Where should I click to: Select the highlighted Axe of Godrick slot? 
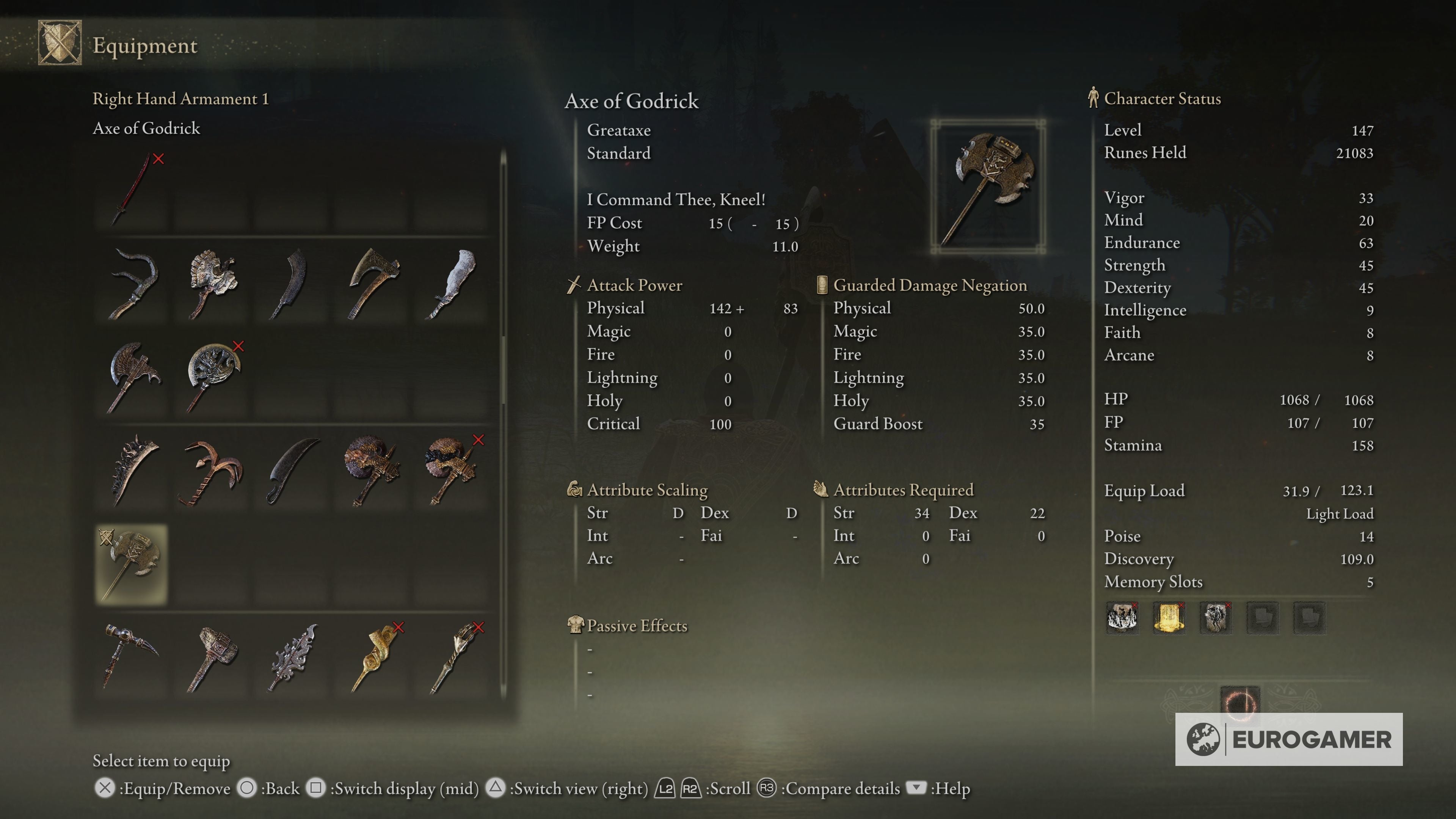click(x=132, y=564)
